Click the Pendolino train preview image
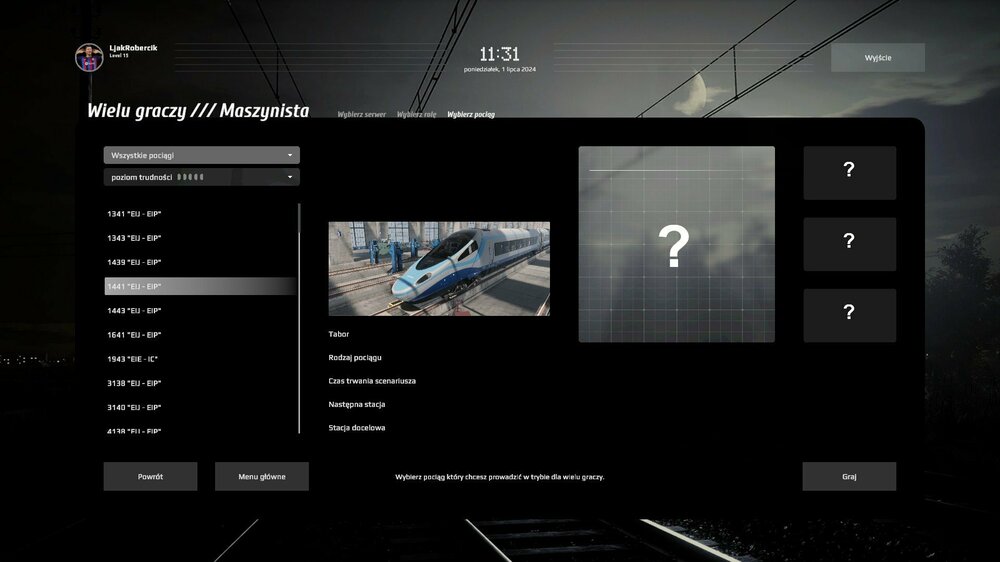1000x562 pixels. [439, 269]
